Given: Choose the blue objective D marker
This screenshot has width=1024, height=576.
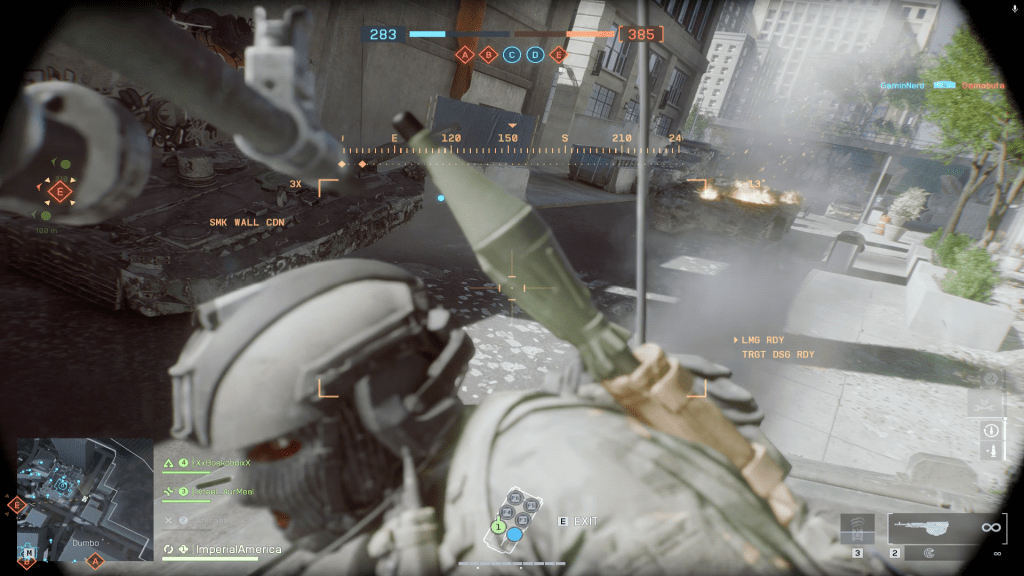Looking at the screenshot, I should tap(535, 55).
